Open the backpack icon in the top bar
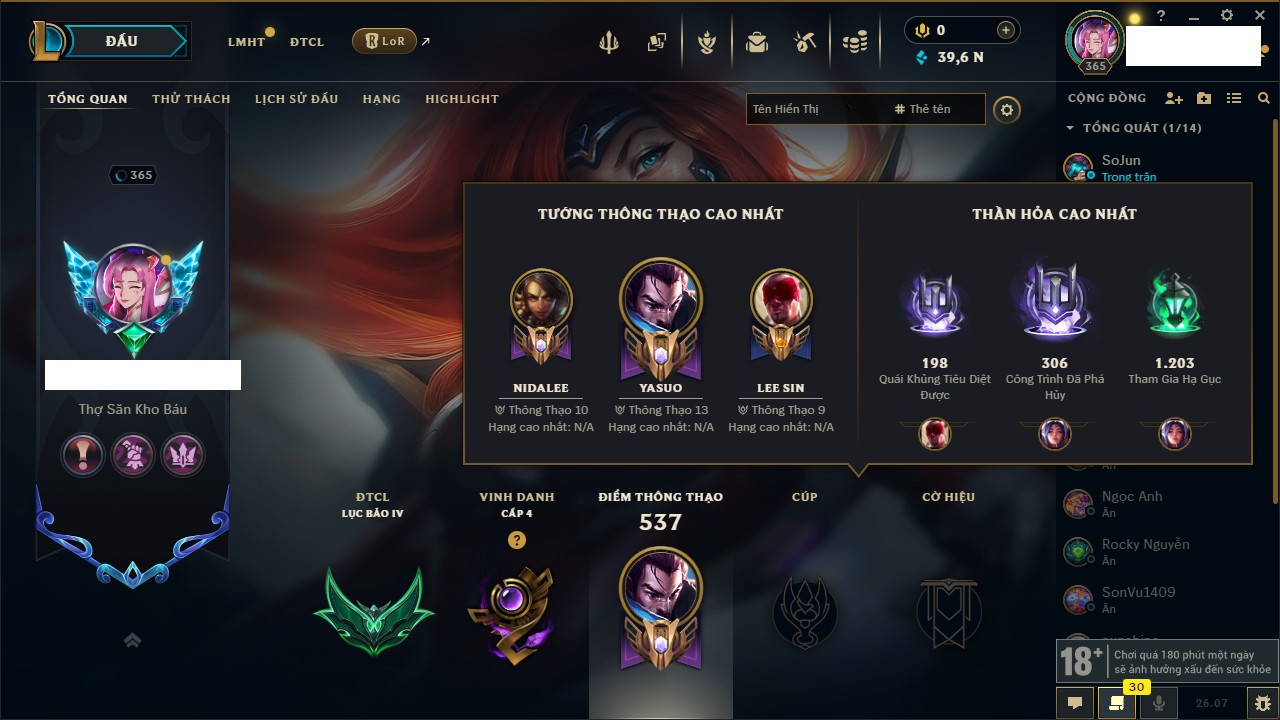The width and height of the screenshot is (1280, 720). [756, 42]
